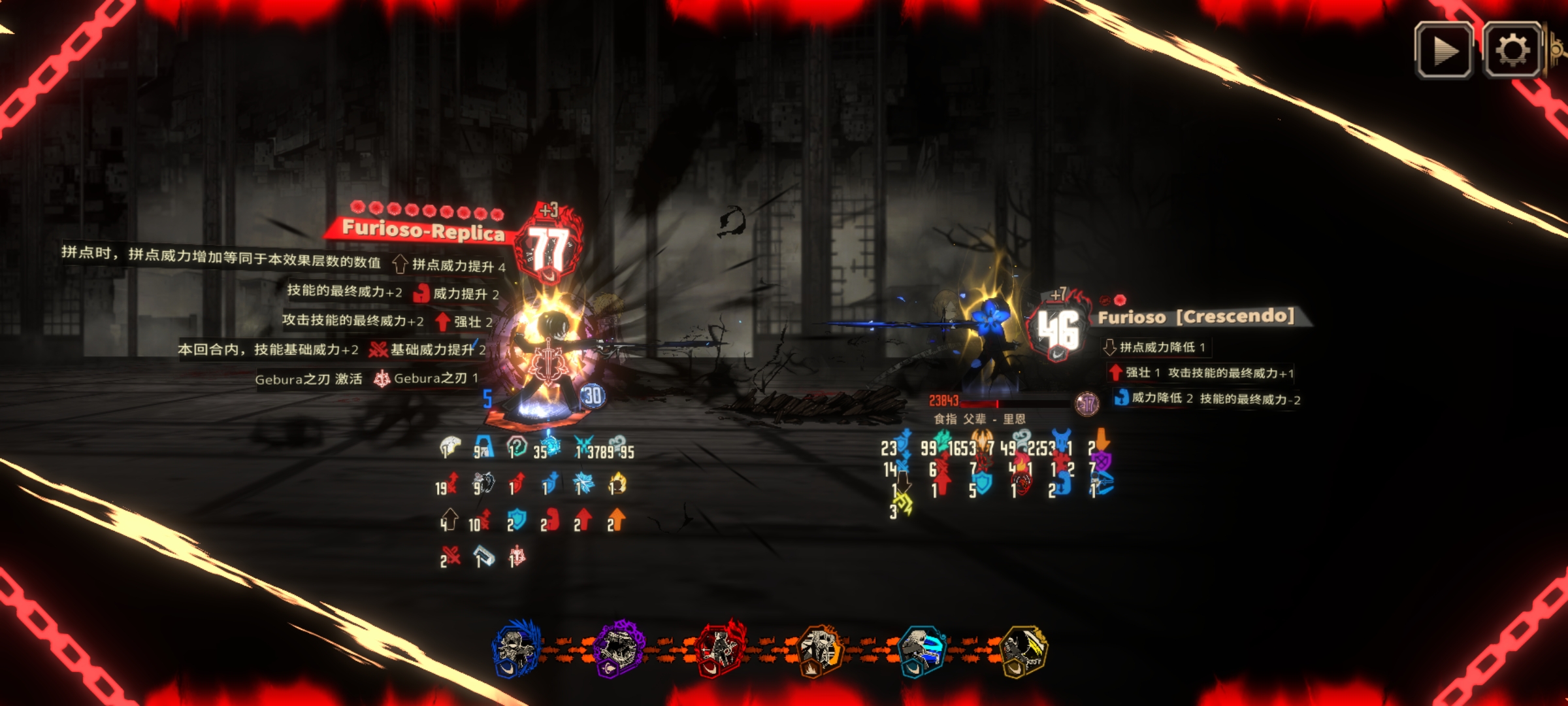Choose the purple-framed skill icon in the chain
Screen dimensions: 1568x706
click(618, 649)
